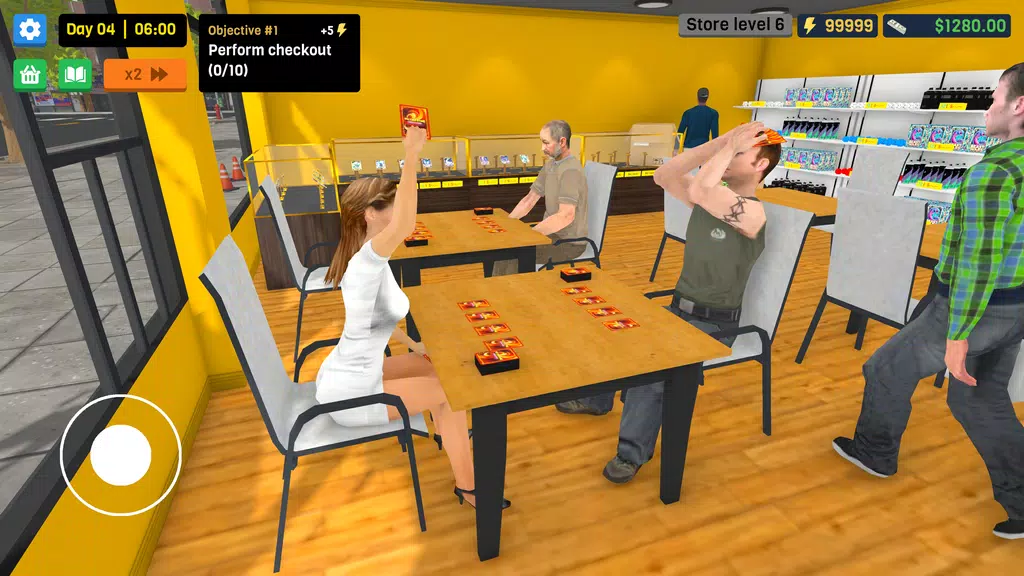Image resolution: width=1024 pixels, height=576 pixels.
Task: Select the Perform checkout objective panel
Action: tap(279, 53)
